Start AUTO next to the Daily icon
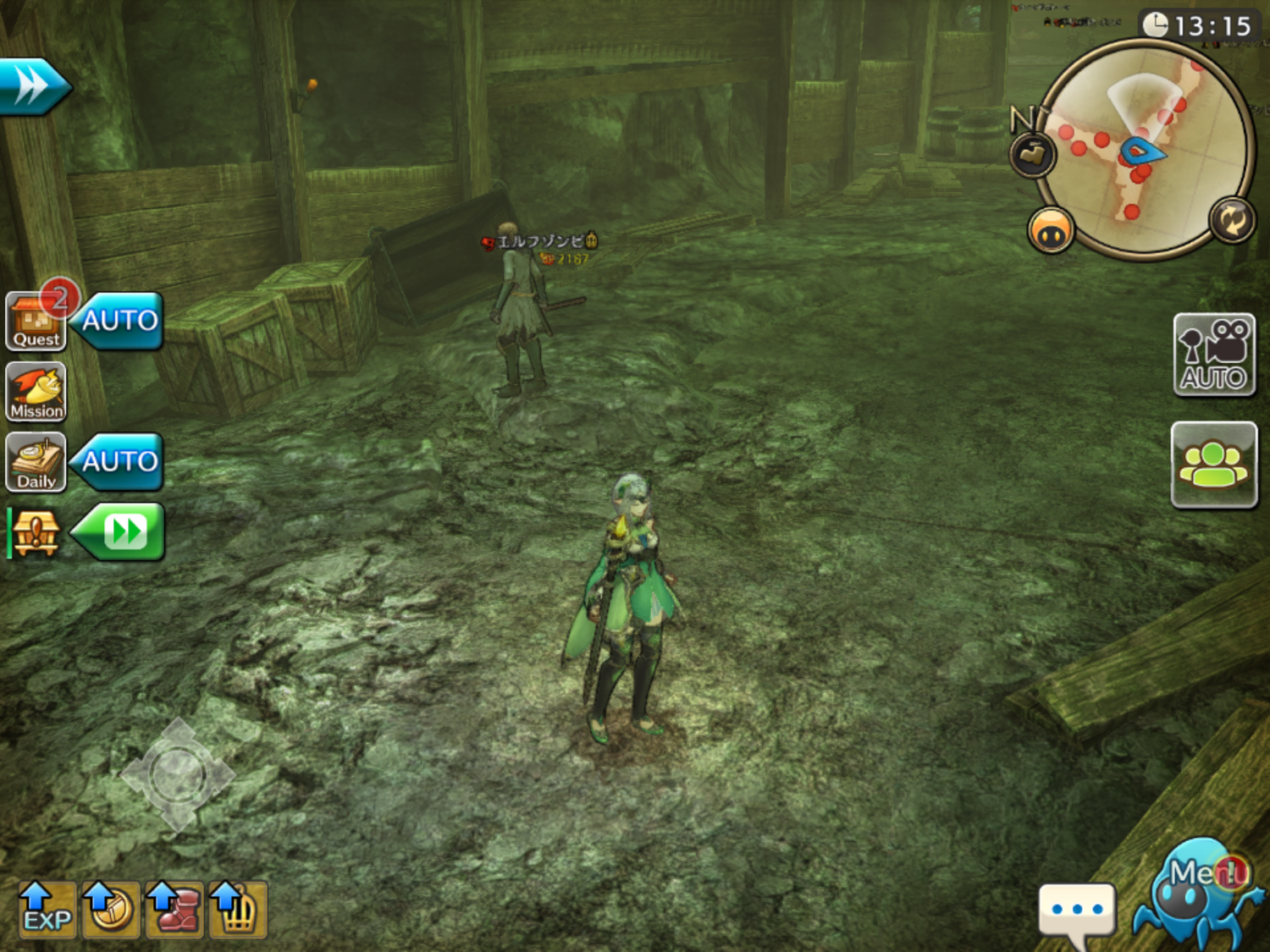 click(x=119, y=461)
